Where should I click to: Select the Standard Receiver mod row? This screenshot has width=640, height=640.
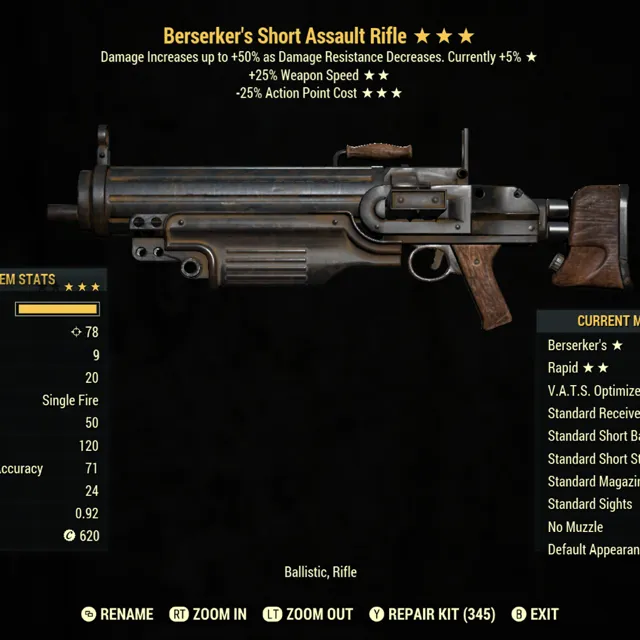click(x=593, y=413)
